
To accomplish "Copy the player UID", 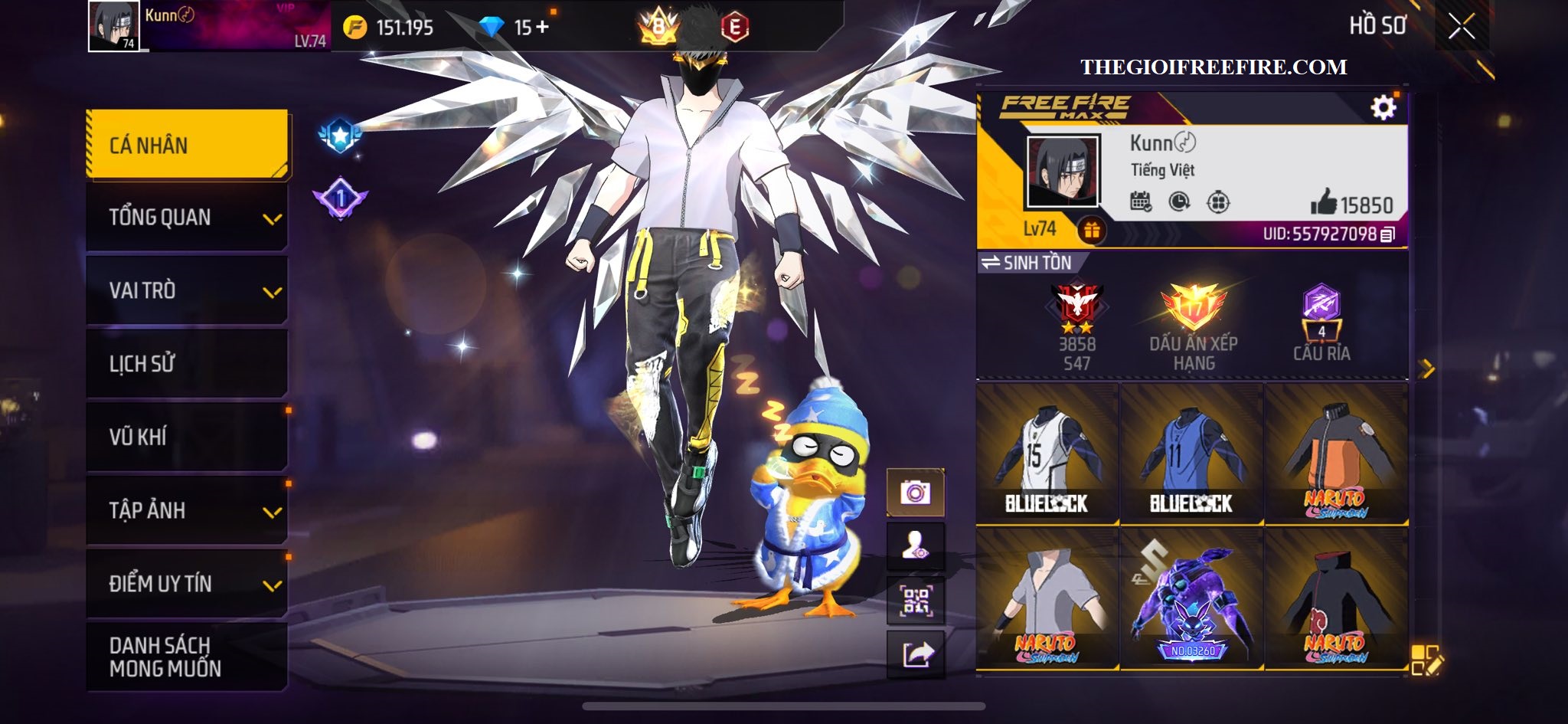I will point(1387,234).
